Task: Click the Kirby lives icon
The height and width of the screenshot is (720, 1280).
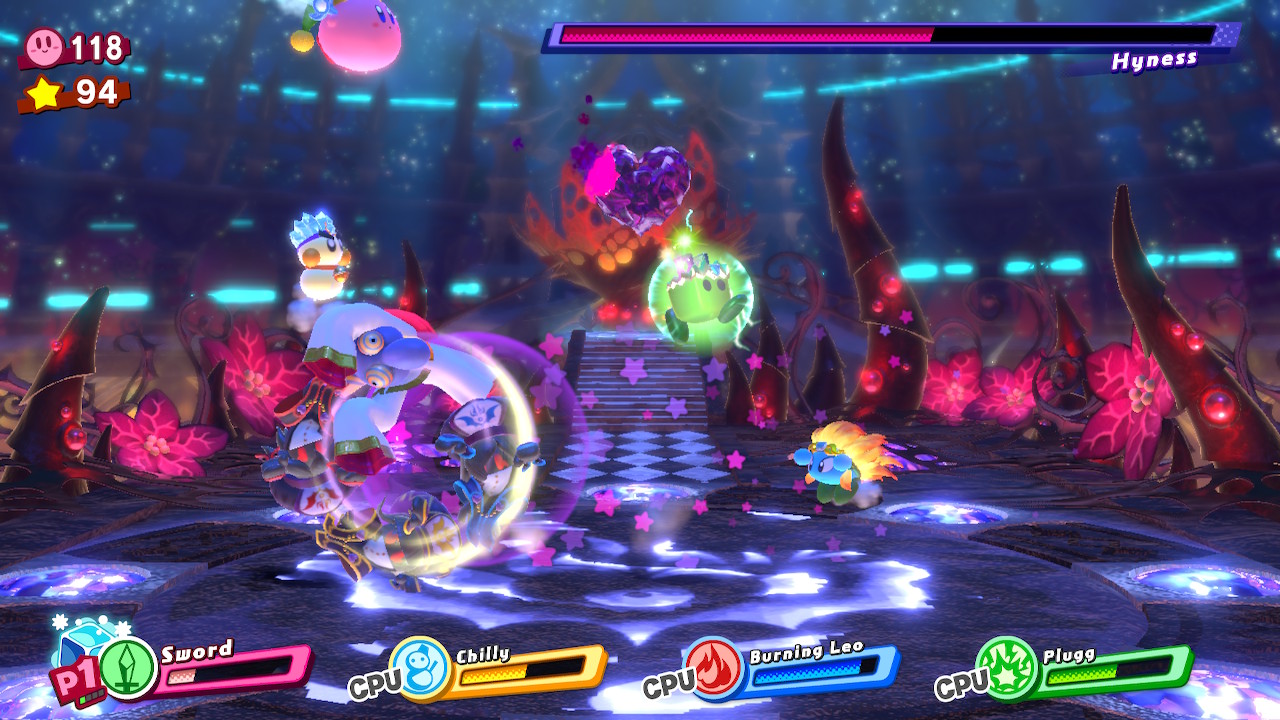Action: click(x=44, y=46)
